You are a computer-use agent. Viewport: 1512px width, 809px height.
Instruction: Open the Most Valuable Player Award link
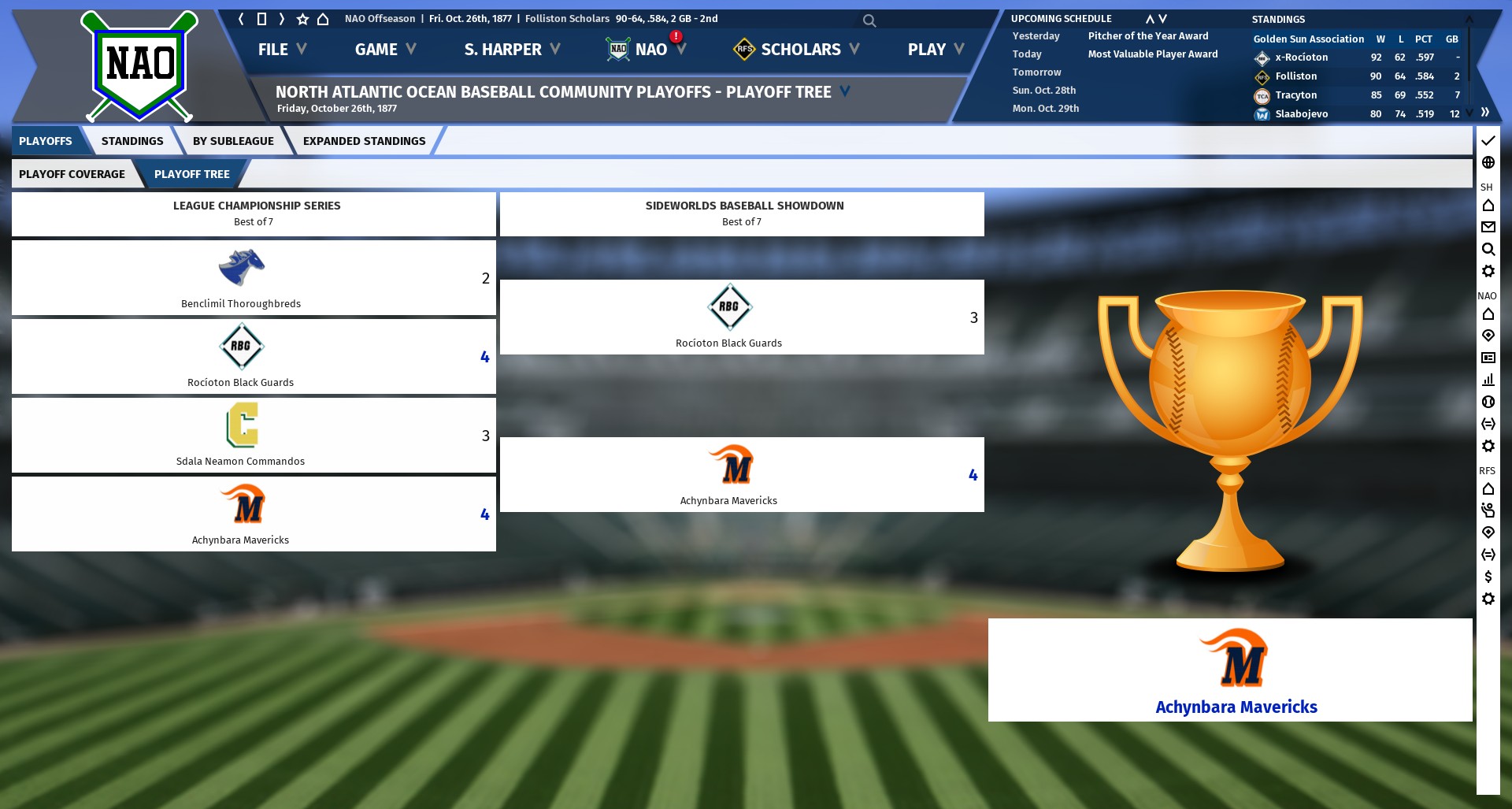click(x=1152, y=54)
